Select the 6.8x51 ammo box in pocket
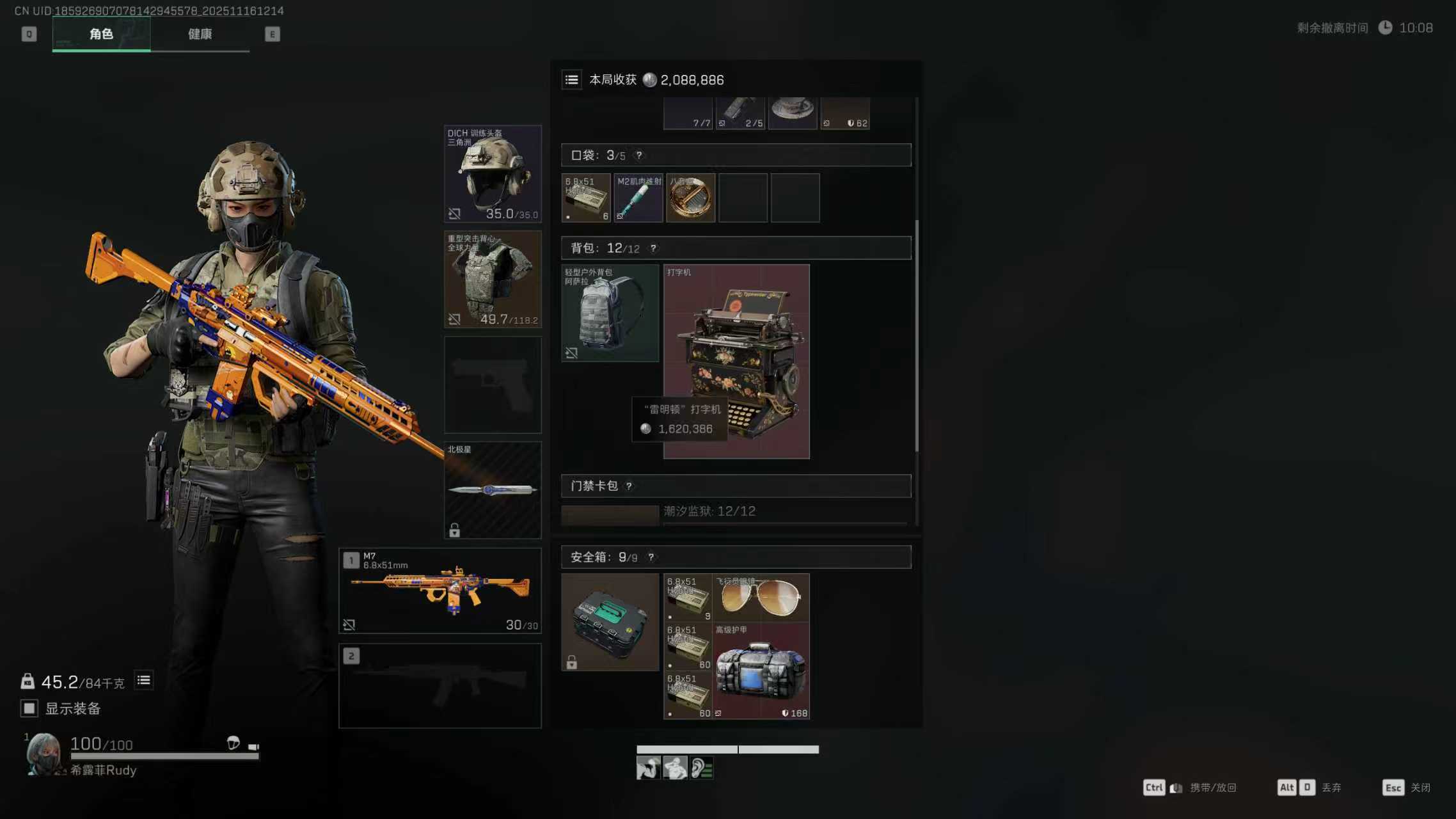Viewport: 1456px width, 819px height. point(586,198)
